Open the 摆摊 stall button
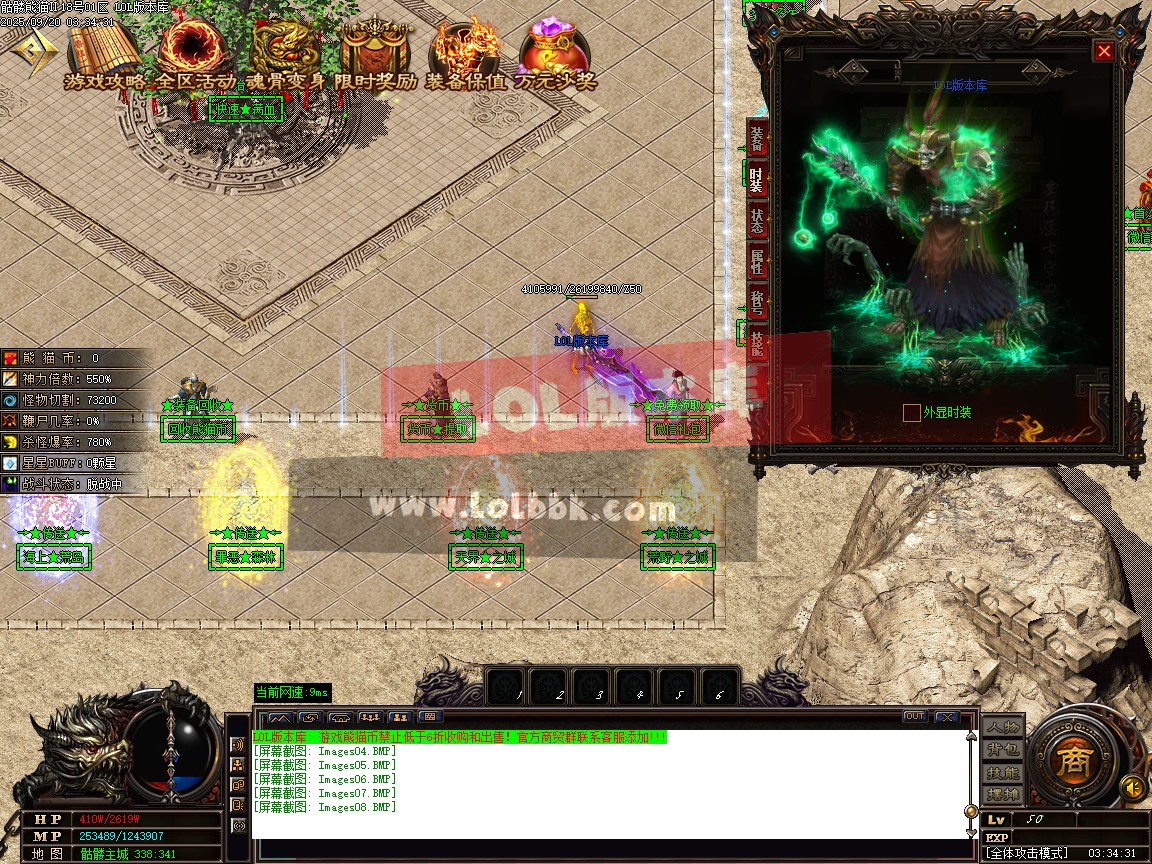The image size is (1152, 864). click(1003, 794)
